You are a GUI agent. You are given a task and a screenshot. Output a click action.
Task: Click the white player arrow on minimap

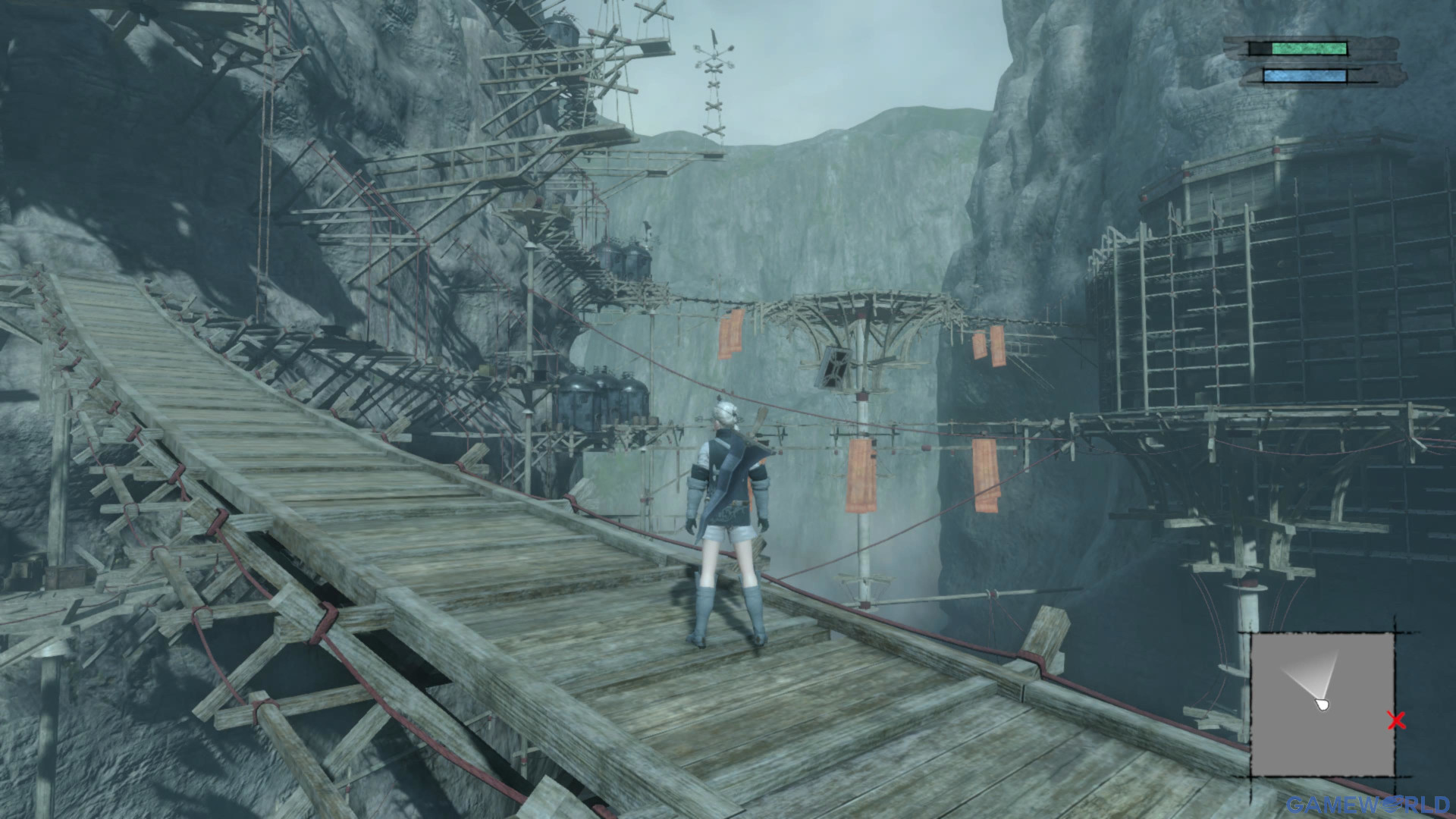(x=1323, y=704)
